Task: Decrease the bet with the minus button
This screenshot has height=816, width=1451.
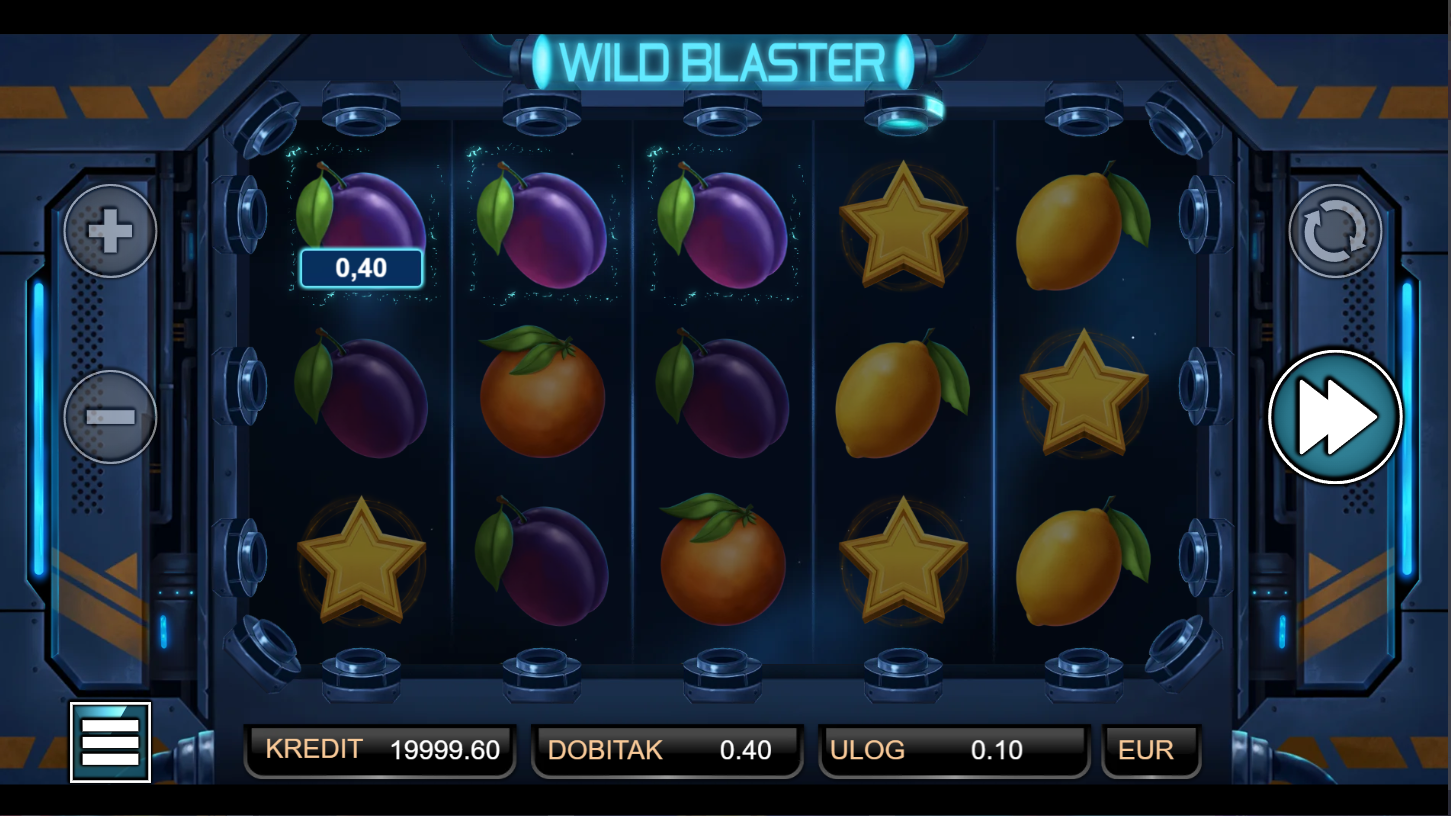Action: (x=110, y=416)
